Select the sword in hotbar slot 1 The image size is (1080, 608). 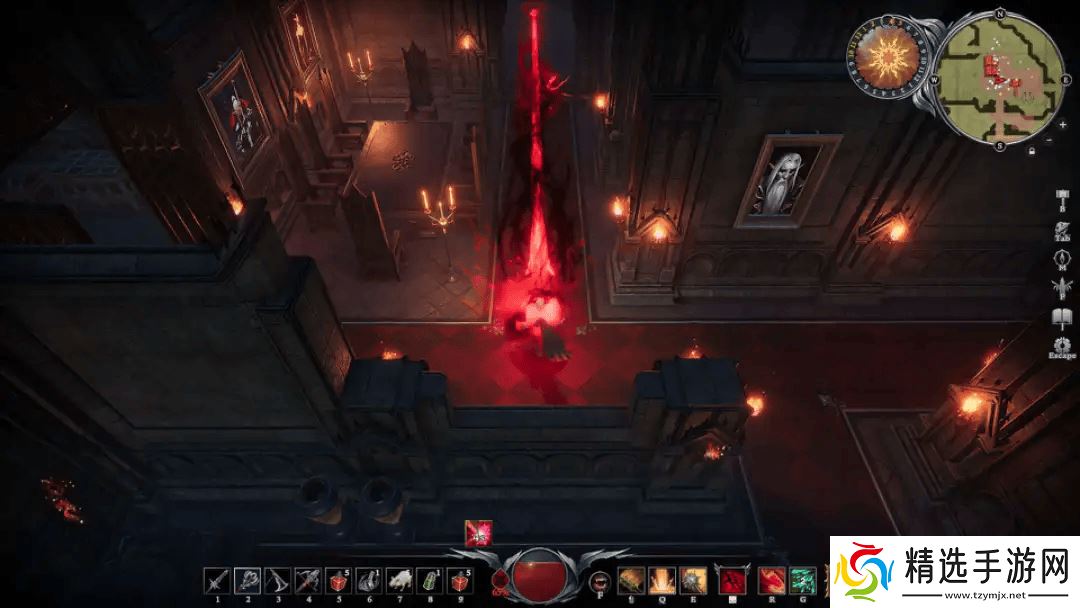217,580
